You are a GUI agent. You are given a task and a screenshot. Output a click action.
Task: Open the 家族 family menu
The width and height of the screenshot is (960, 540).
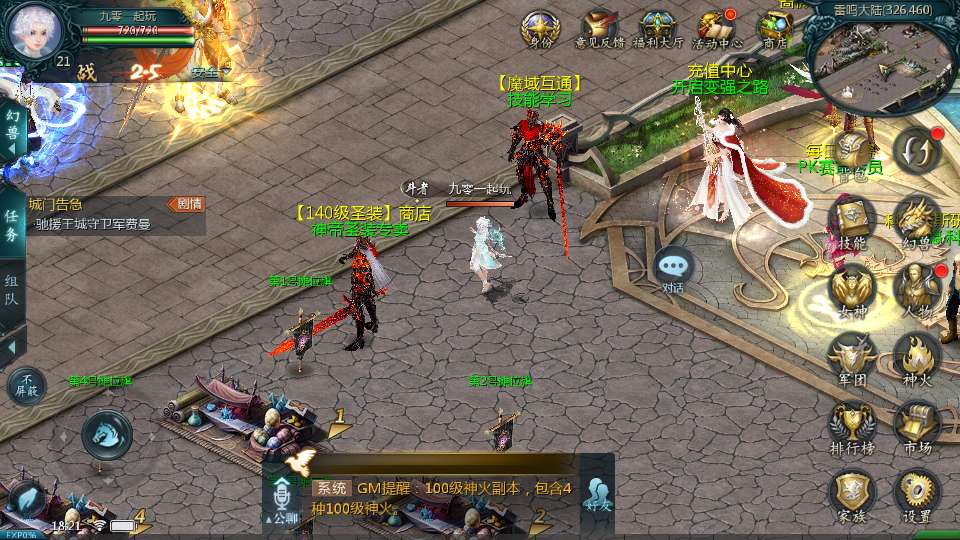(x=852, y=494)
